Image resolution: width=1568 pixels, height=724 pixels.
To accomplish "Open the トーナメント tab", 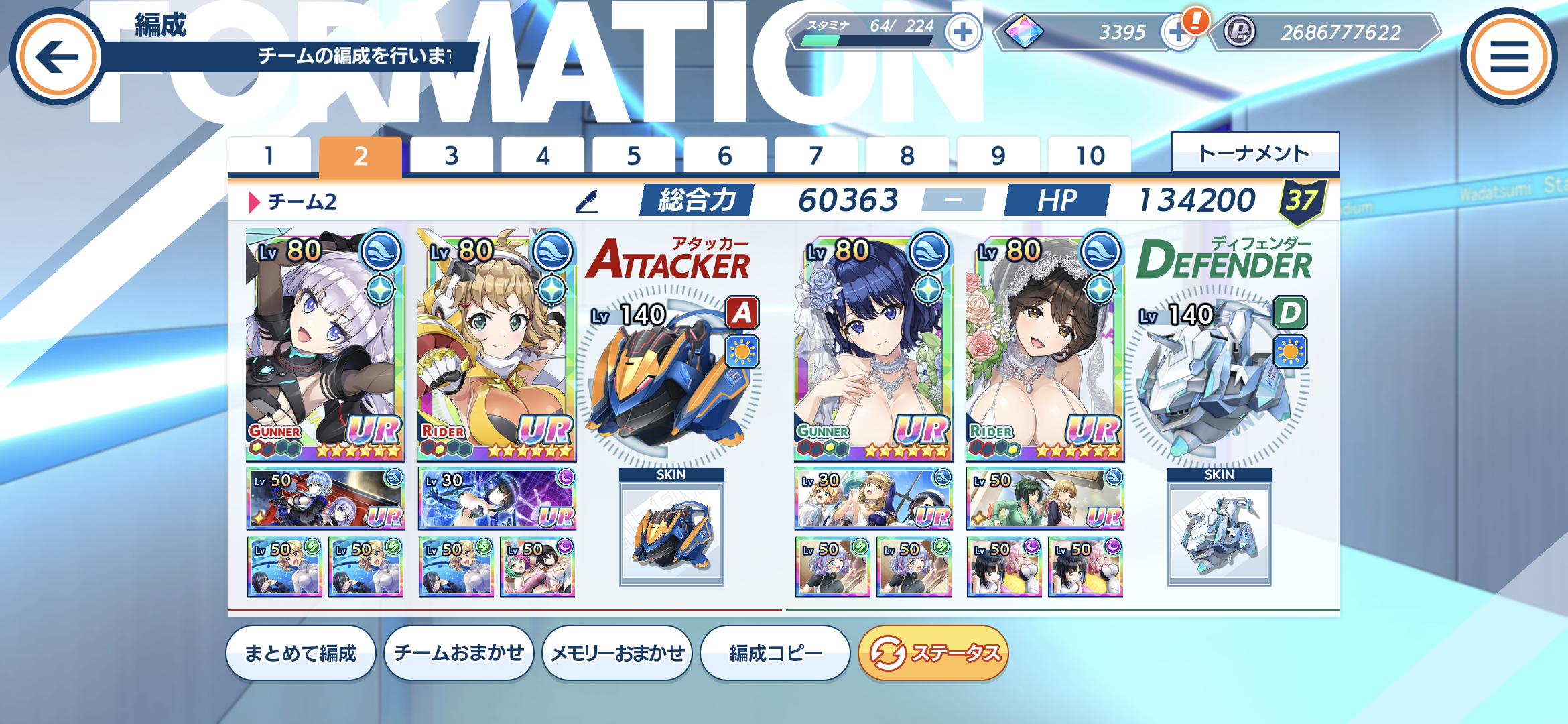I will 1254,153.
